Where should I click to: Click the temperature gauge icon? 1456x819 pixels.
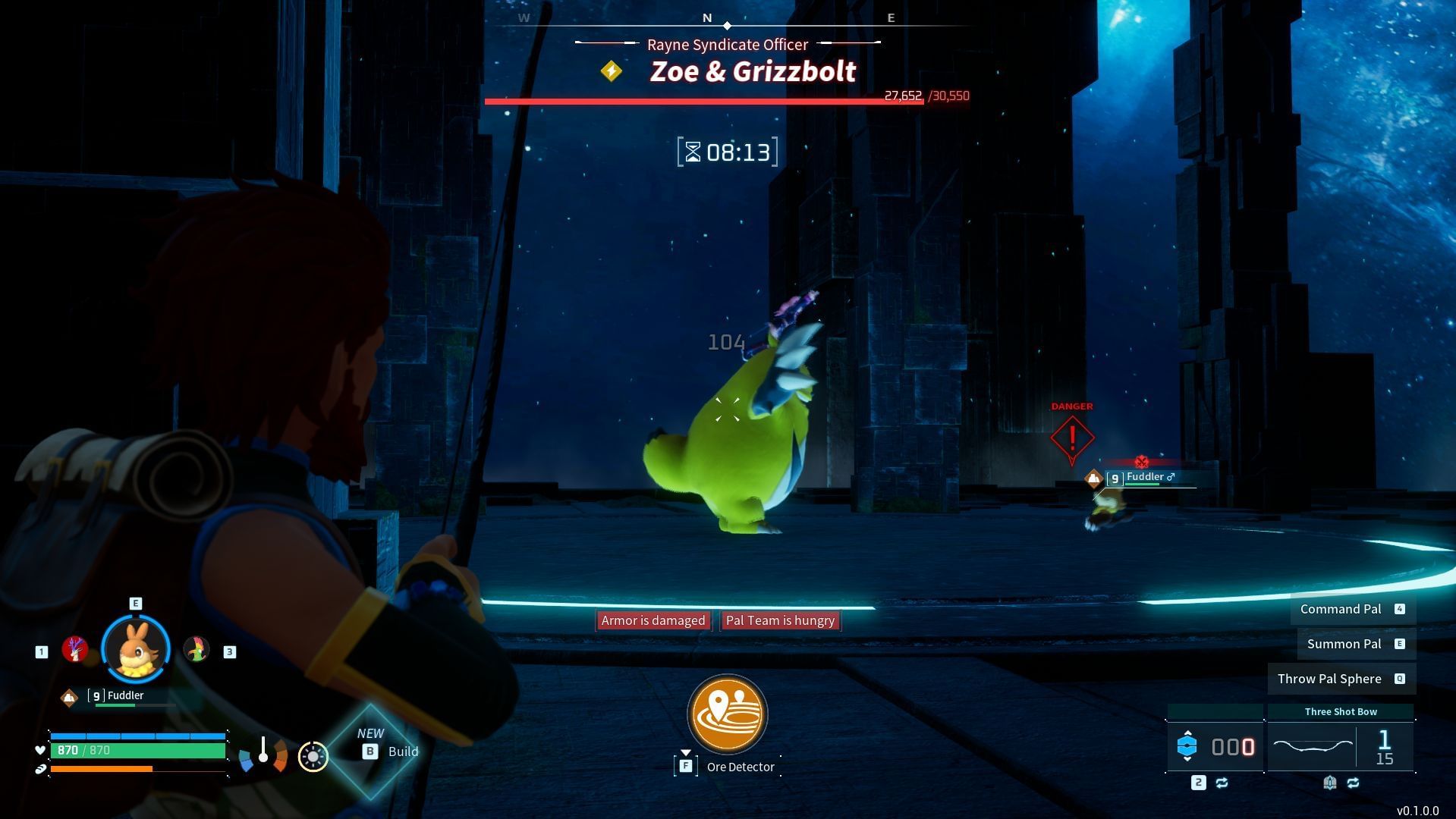coord(263,753)
